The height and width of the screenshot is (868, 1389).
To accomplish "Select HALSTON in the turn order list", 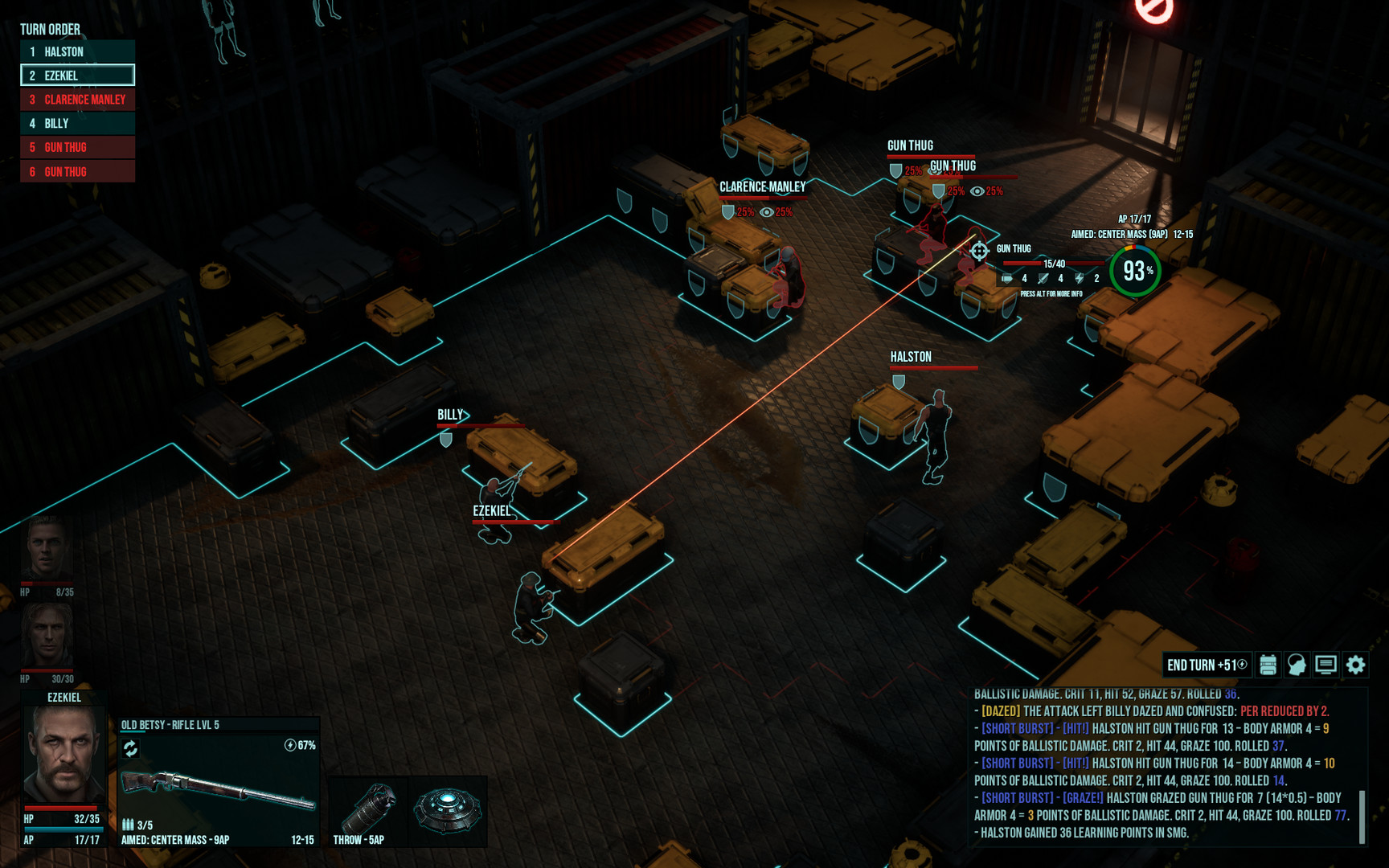I will pyautogui.click(x=76, y=51).
